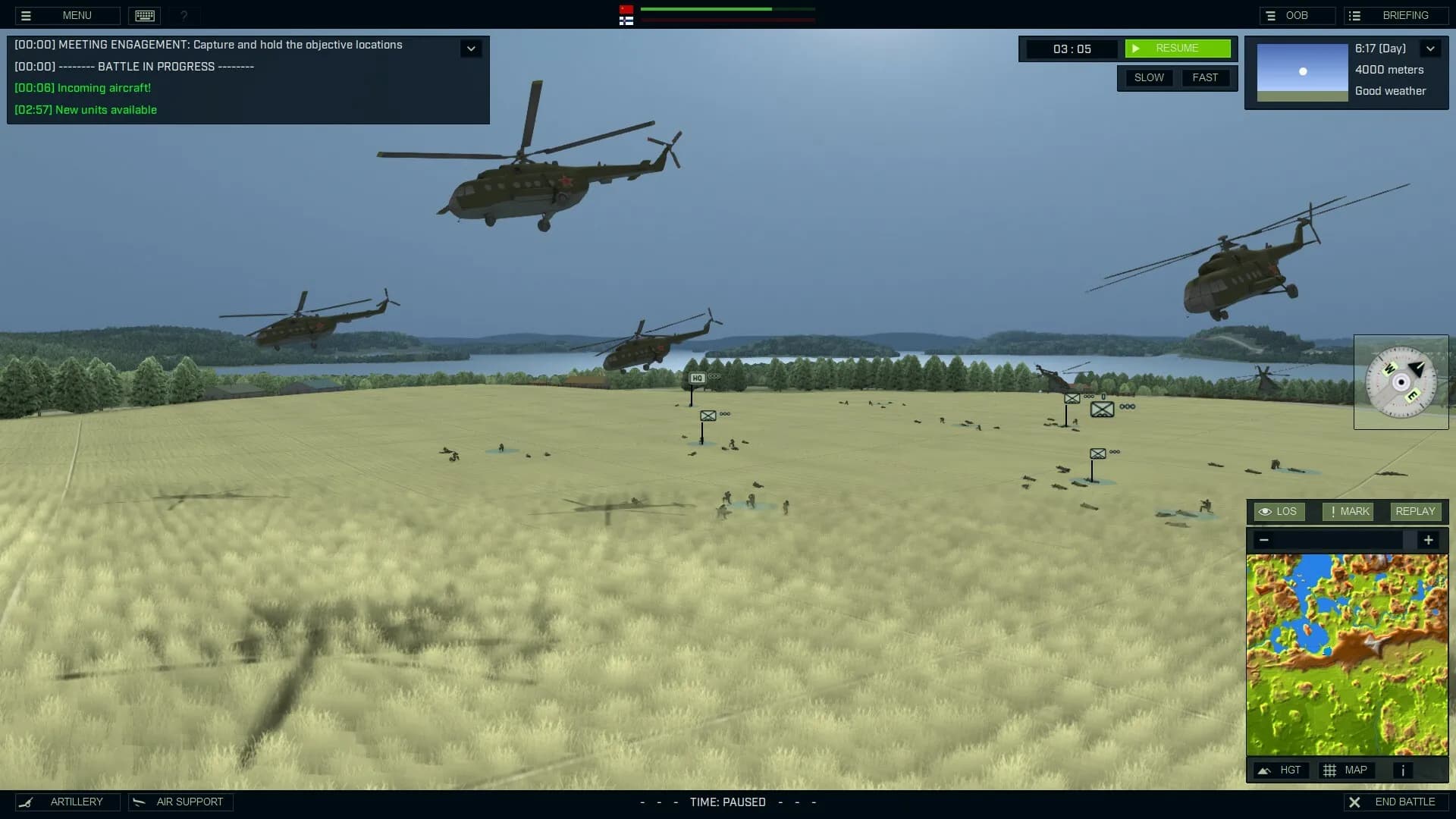This screenshot has width=1456, height=819.
Task: Open the OOB order of battle
Action: point(1297,15)
